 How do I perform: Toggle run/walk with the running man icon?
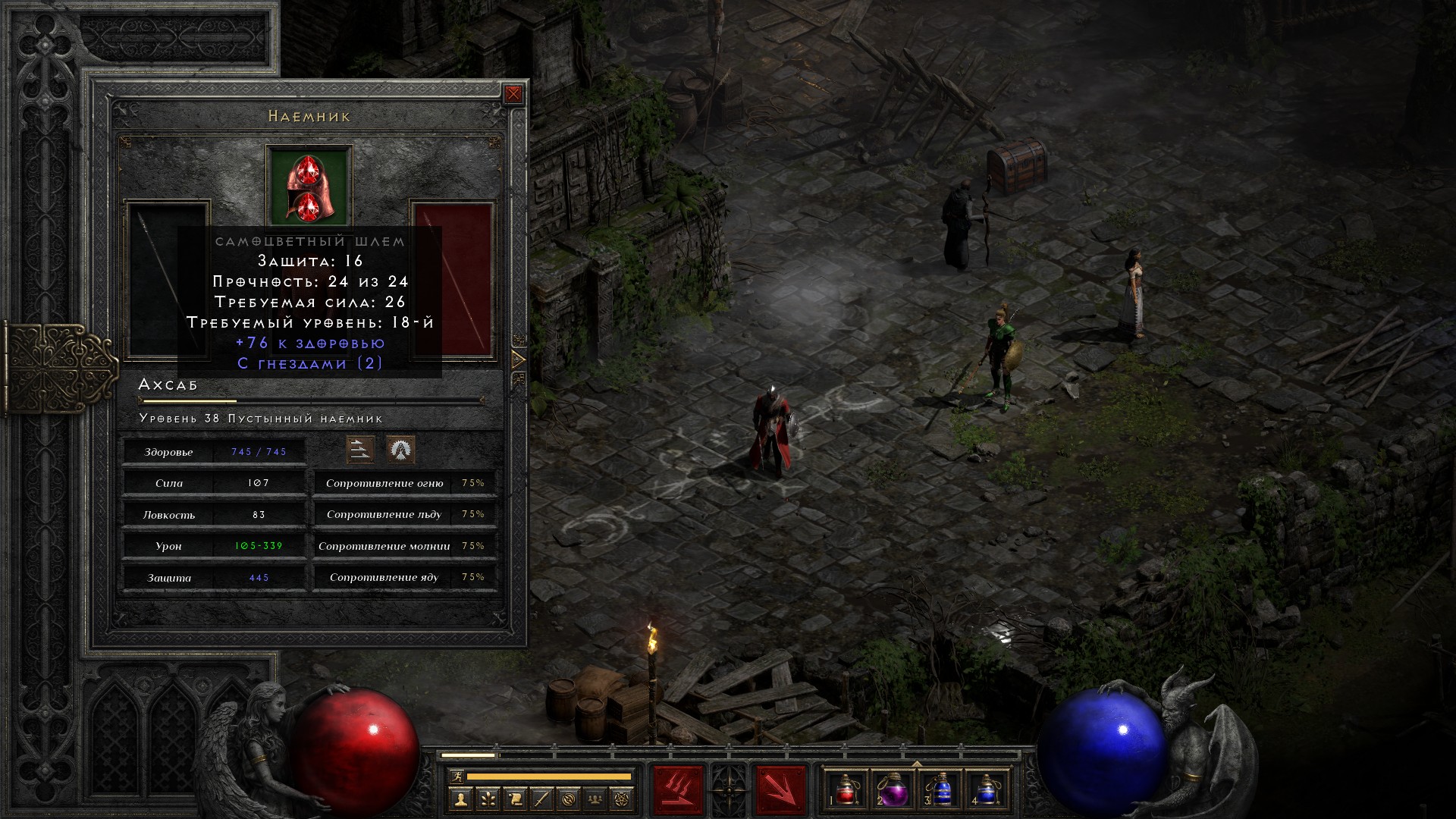(x=456, y=777)
